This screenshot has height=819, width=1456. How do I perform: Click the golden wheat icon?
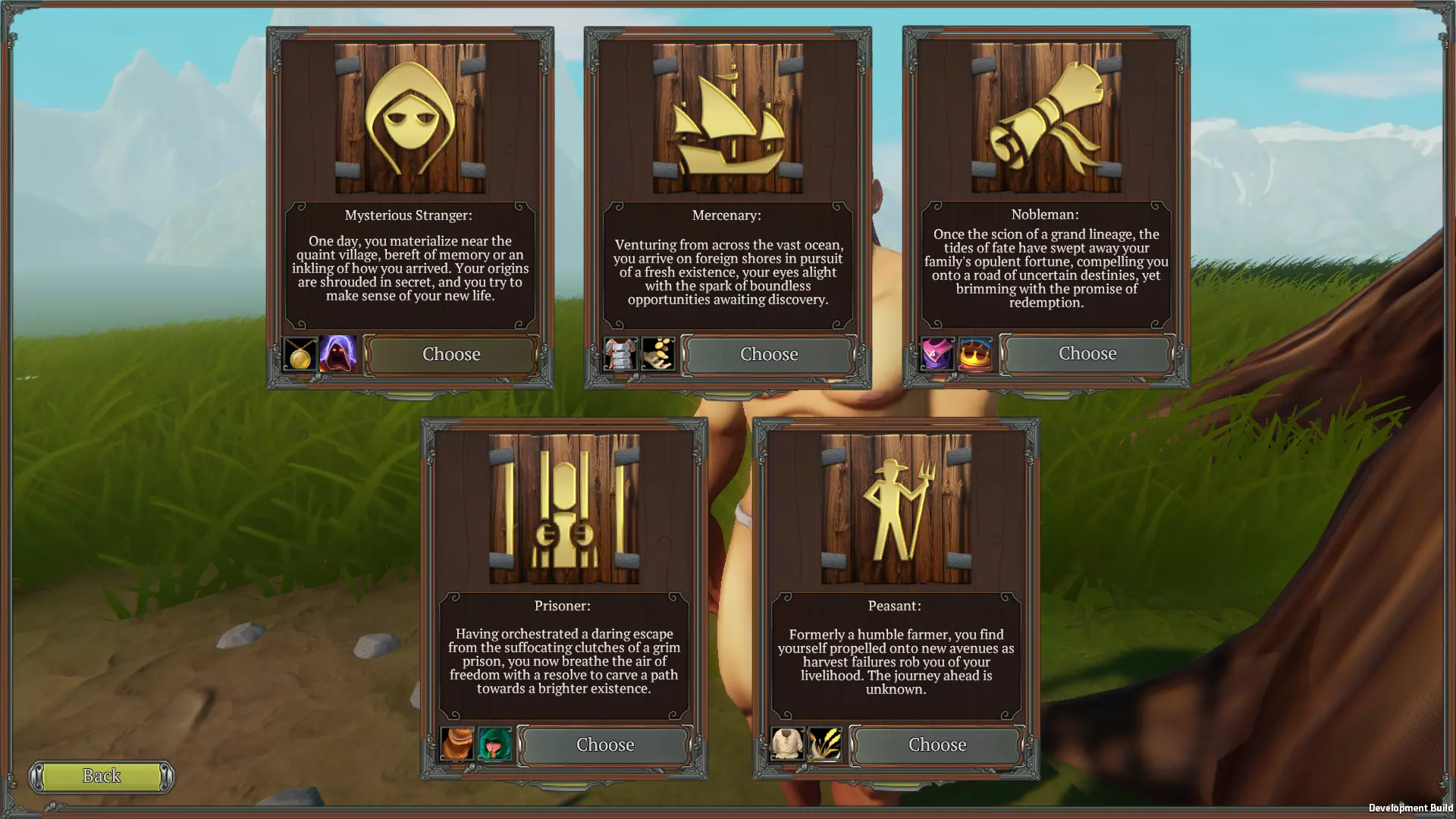point(825,745)
